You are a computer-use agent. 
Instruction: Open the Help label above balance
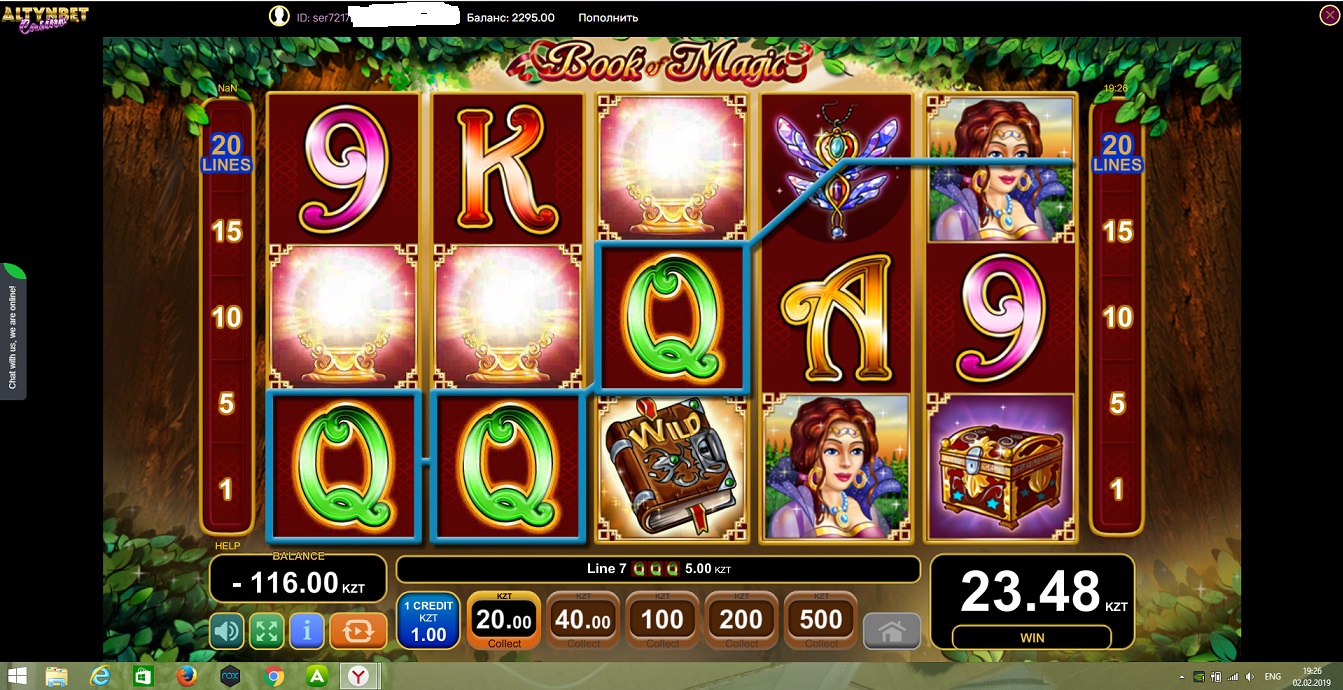pos(228,546)
